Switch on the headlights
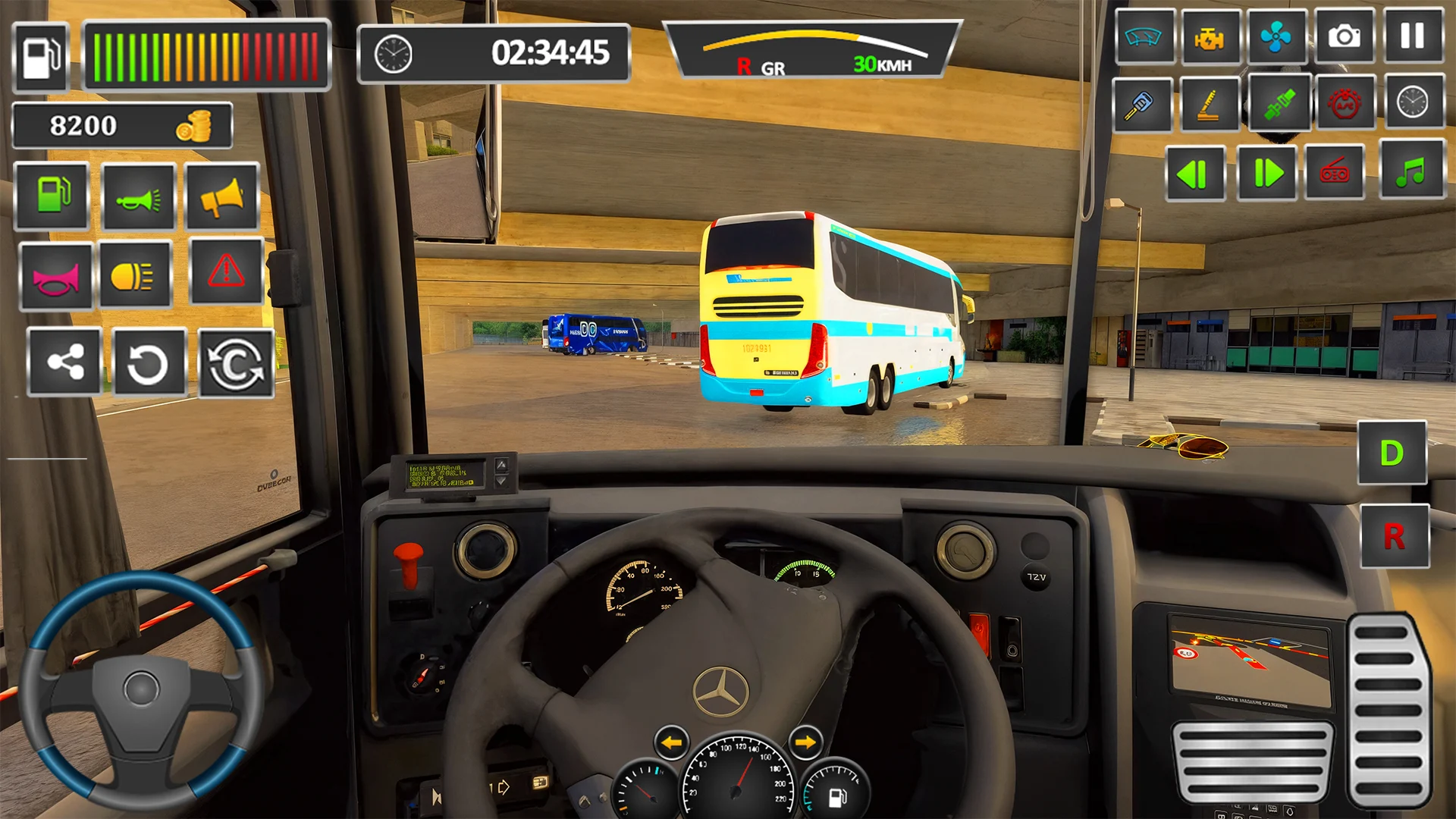Viewport: 1456px width, 819px height. pos(134,275)
